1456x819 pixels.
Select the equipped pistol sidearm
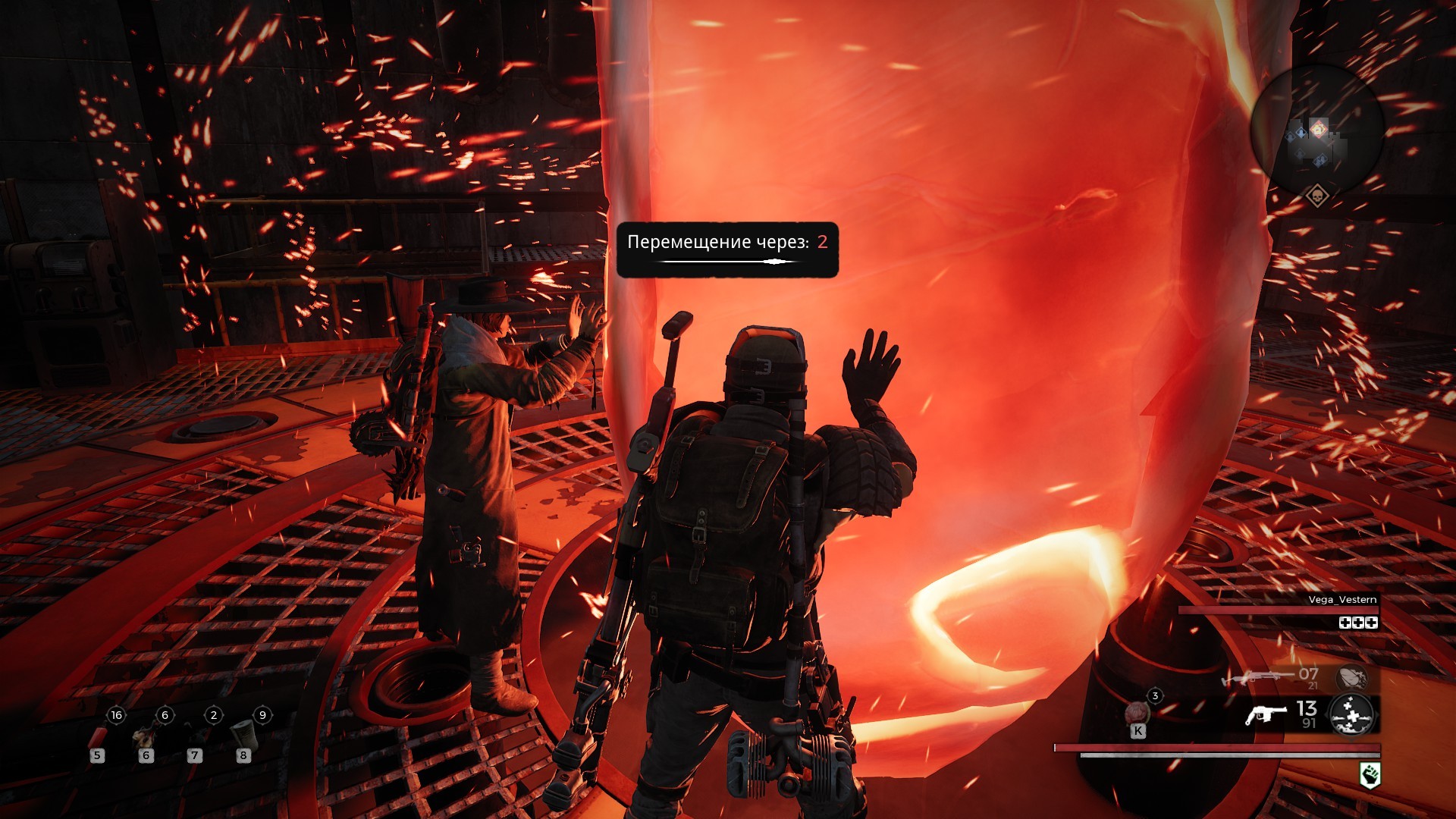click(x=1266, y=714)
